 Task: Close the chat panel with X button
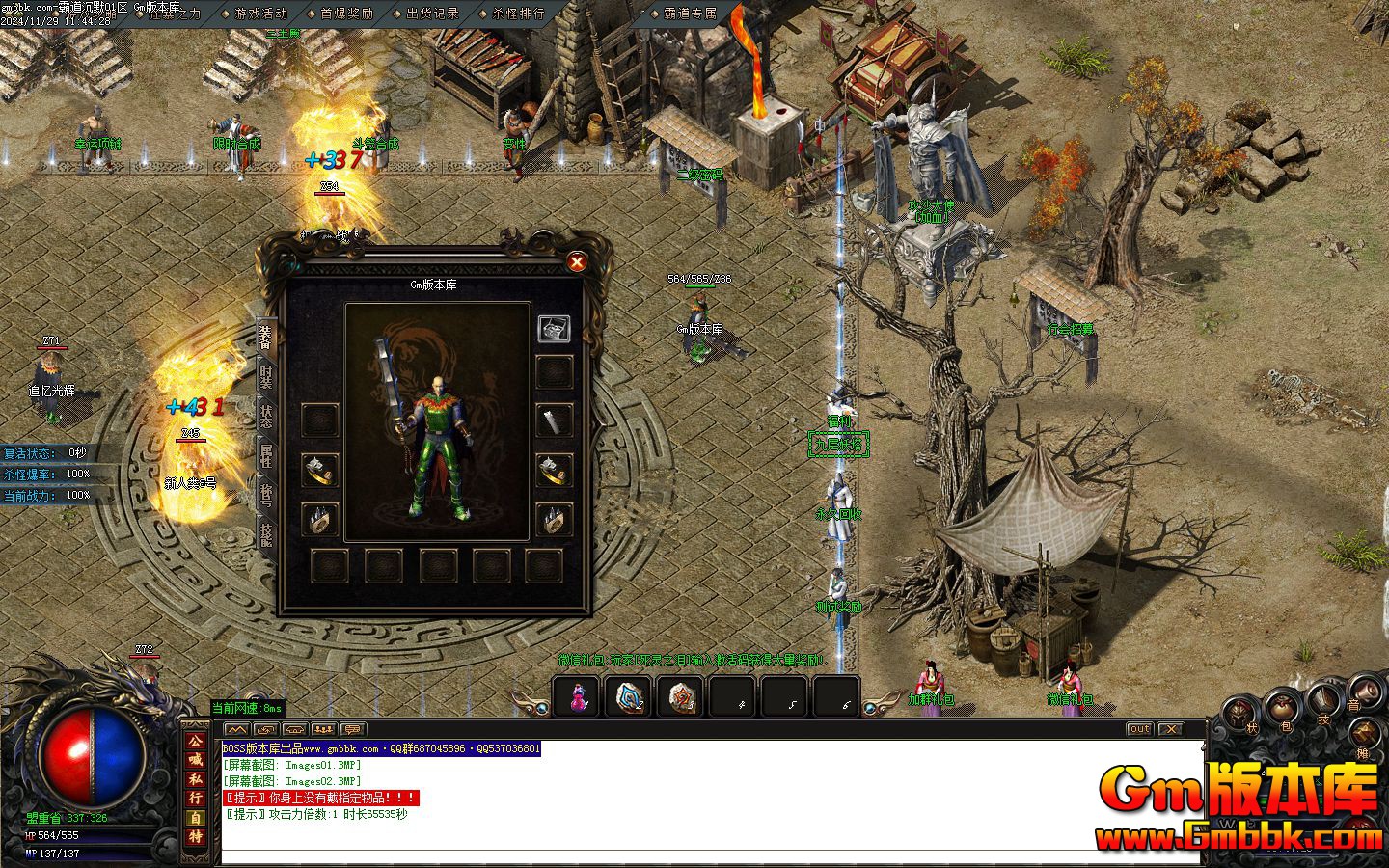tap(1169, 729)
